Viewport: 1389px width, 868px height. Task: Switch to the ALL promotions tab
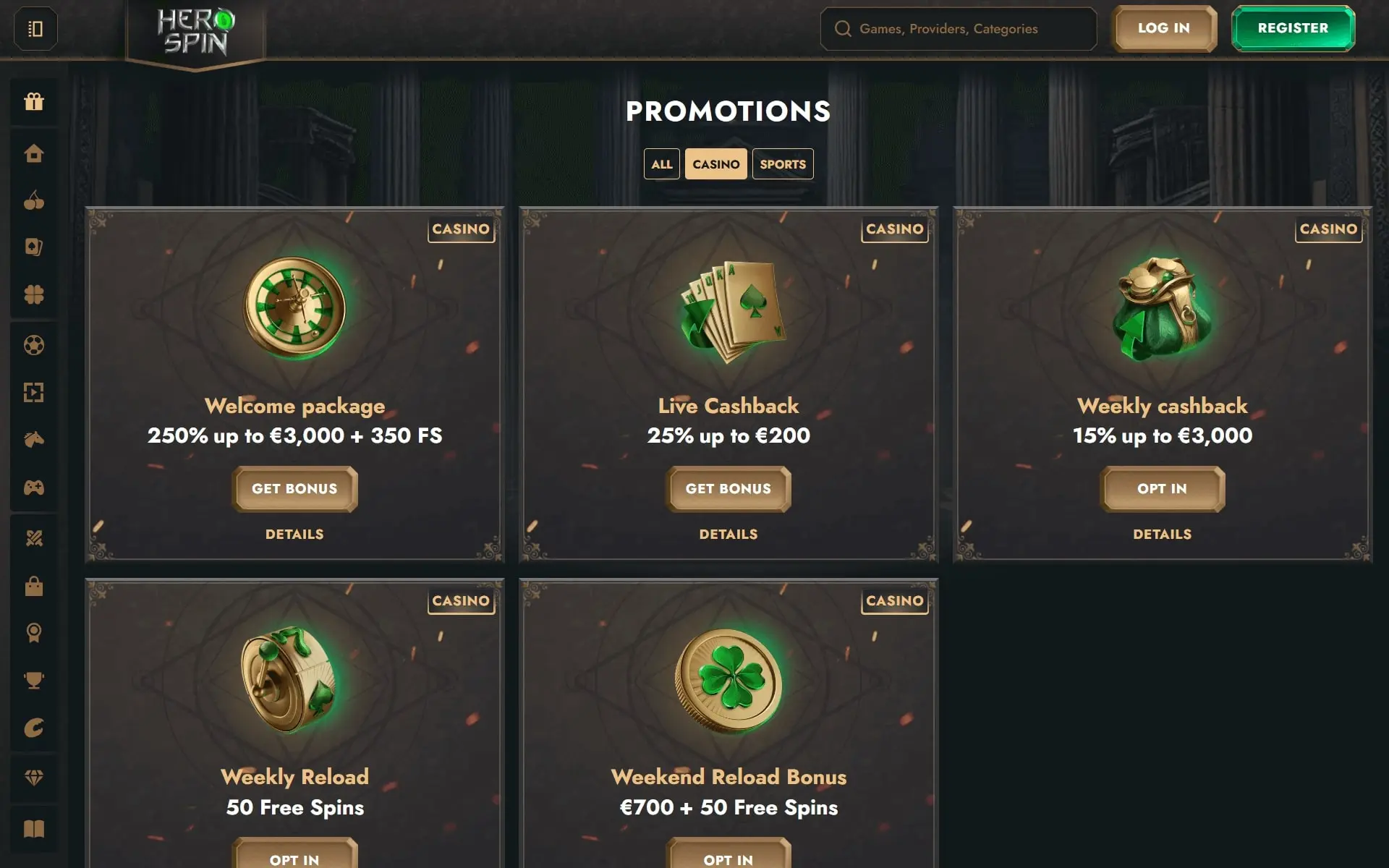661,164
